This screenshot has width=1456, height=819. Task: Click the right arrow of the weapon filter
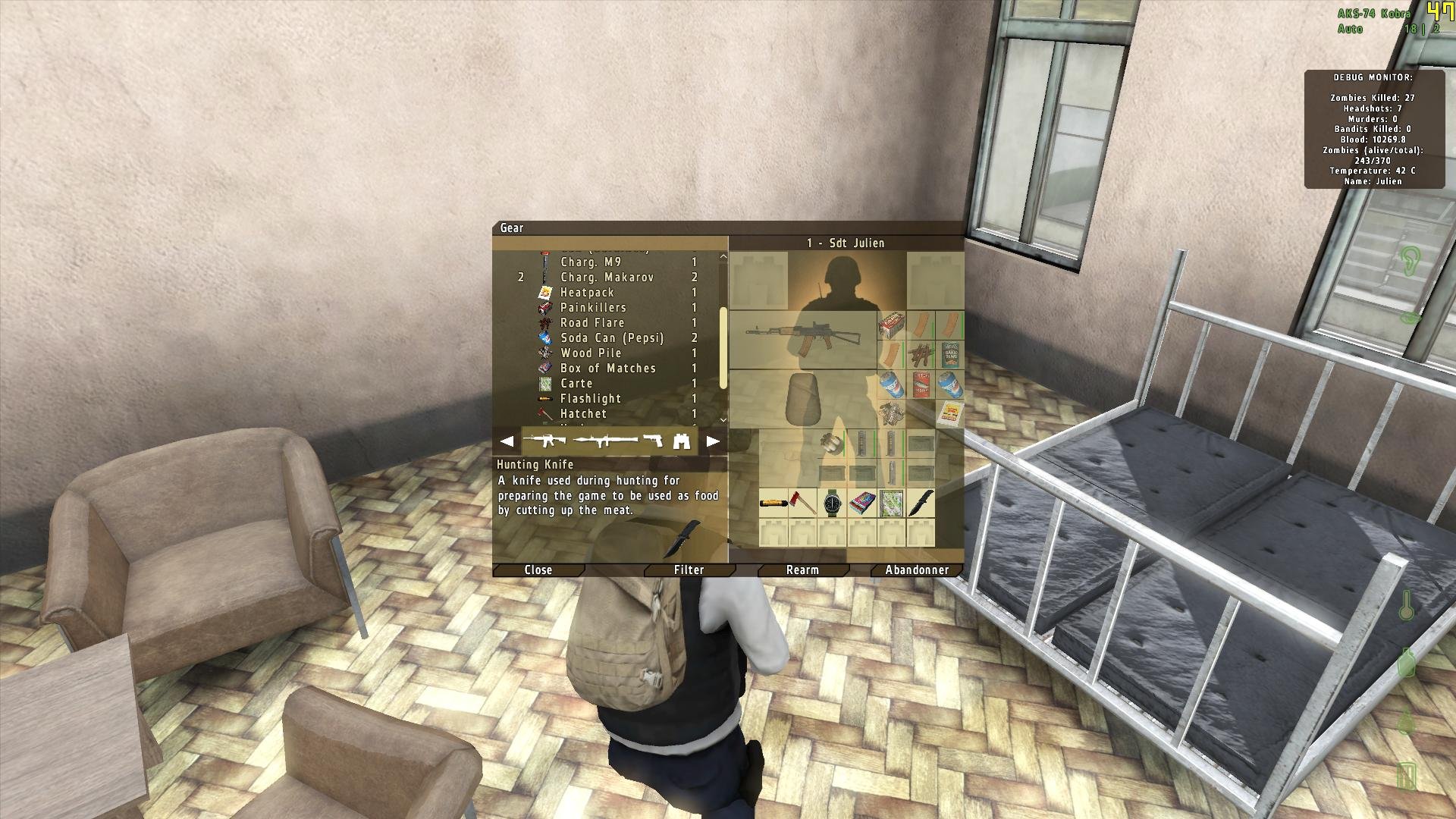point(711,440)
